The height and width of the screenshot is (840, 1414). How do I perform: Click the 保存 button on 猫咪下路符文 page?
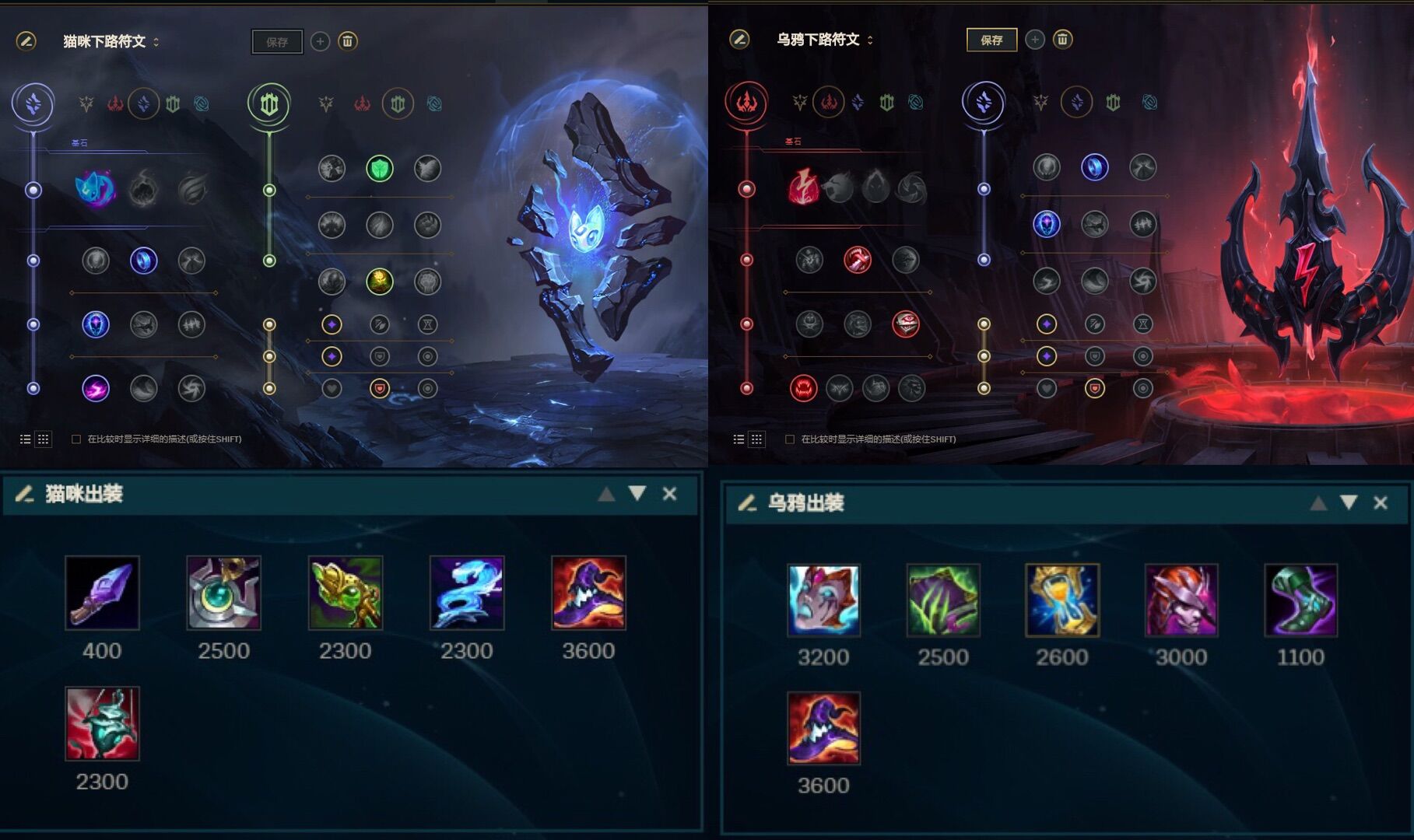pyautogui.click(x=277, y=42)
